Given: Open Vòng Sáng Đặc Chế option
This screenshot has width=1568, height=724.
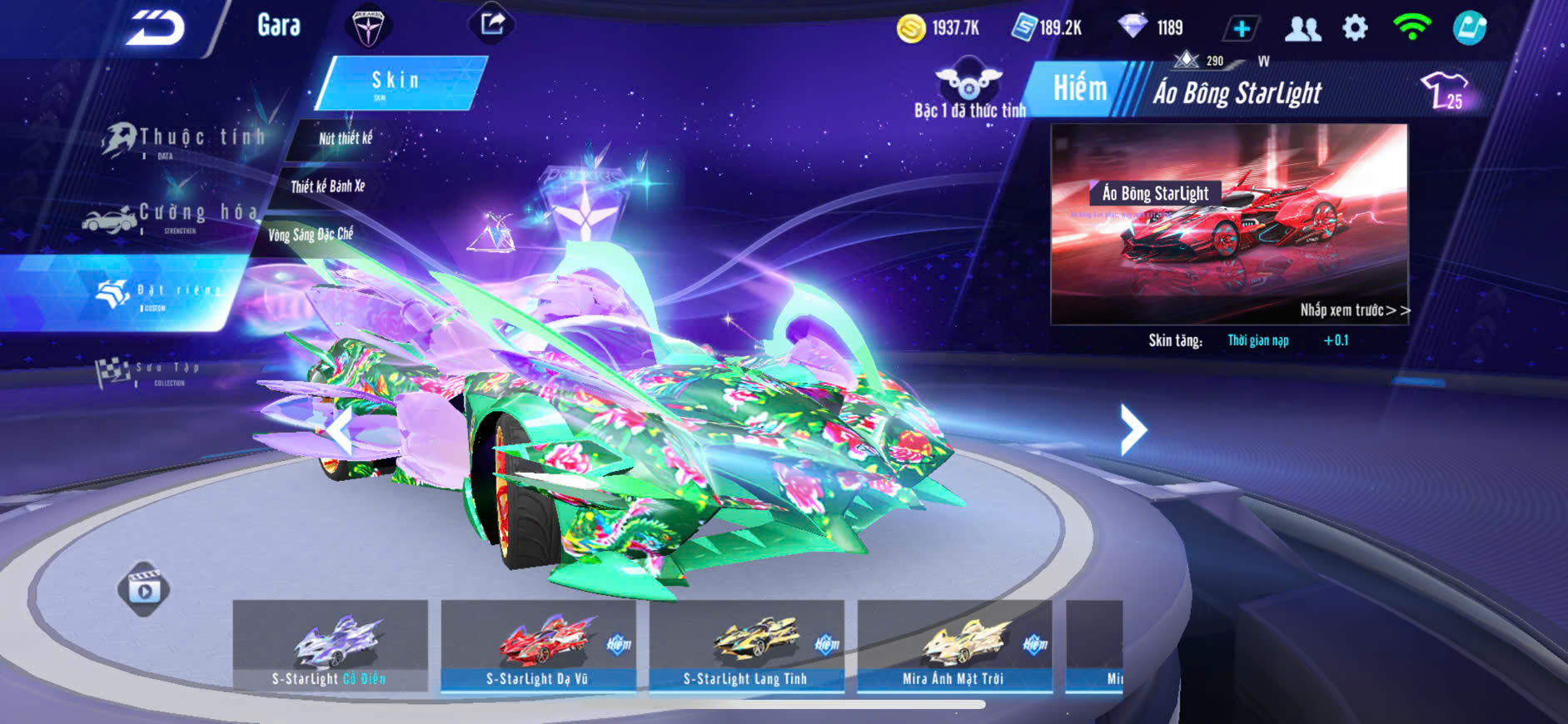Looking at the screenshot, I should coord(310,235).
